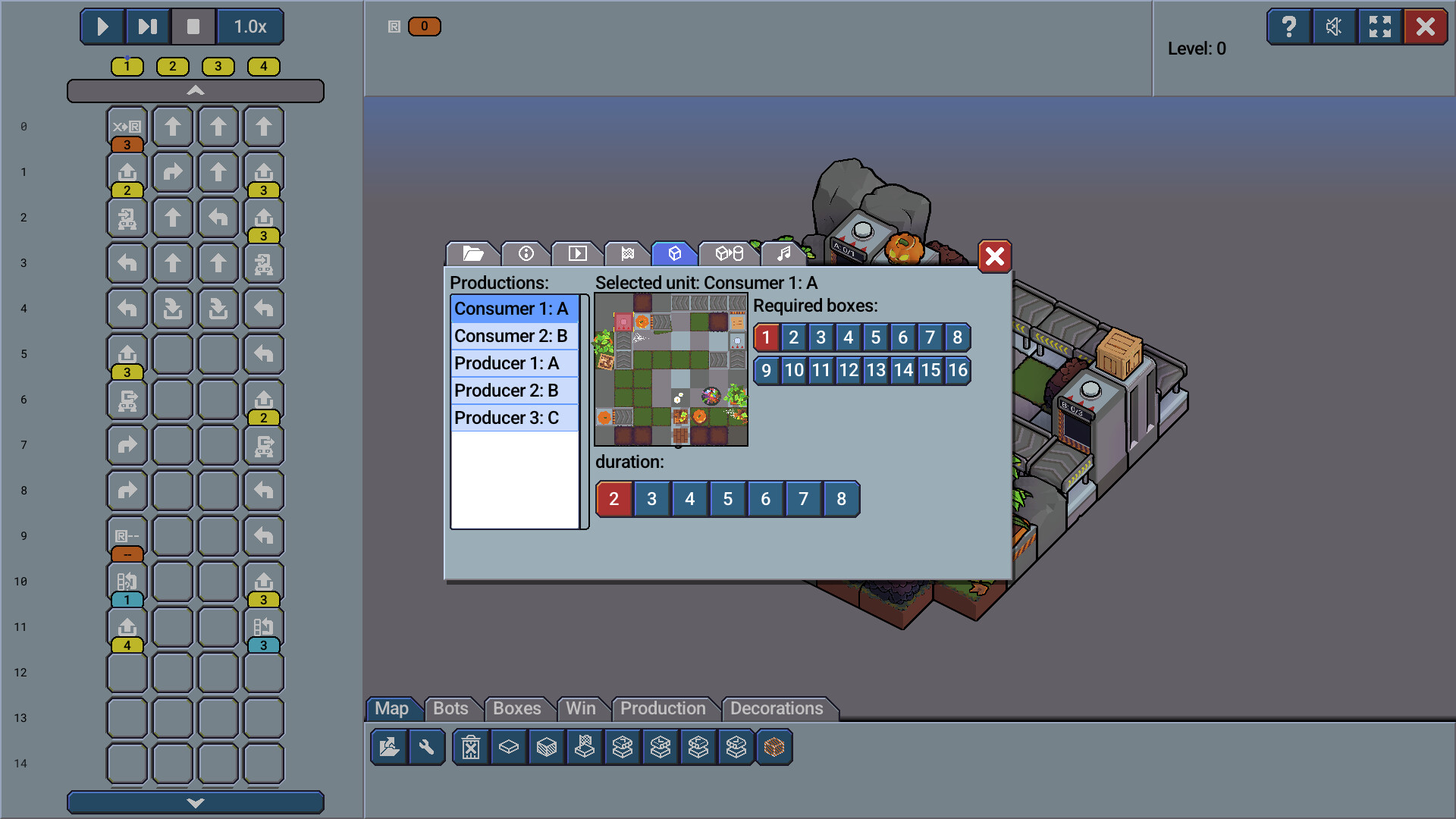Collapse the program list with the top chevron
Screen dimensions: 1456x819
[196, 90]
